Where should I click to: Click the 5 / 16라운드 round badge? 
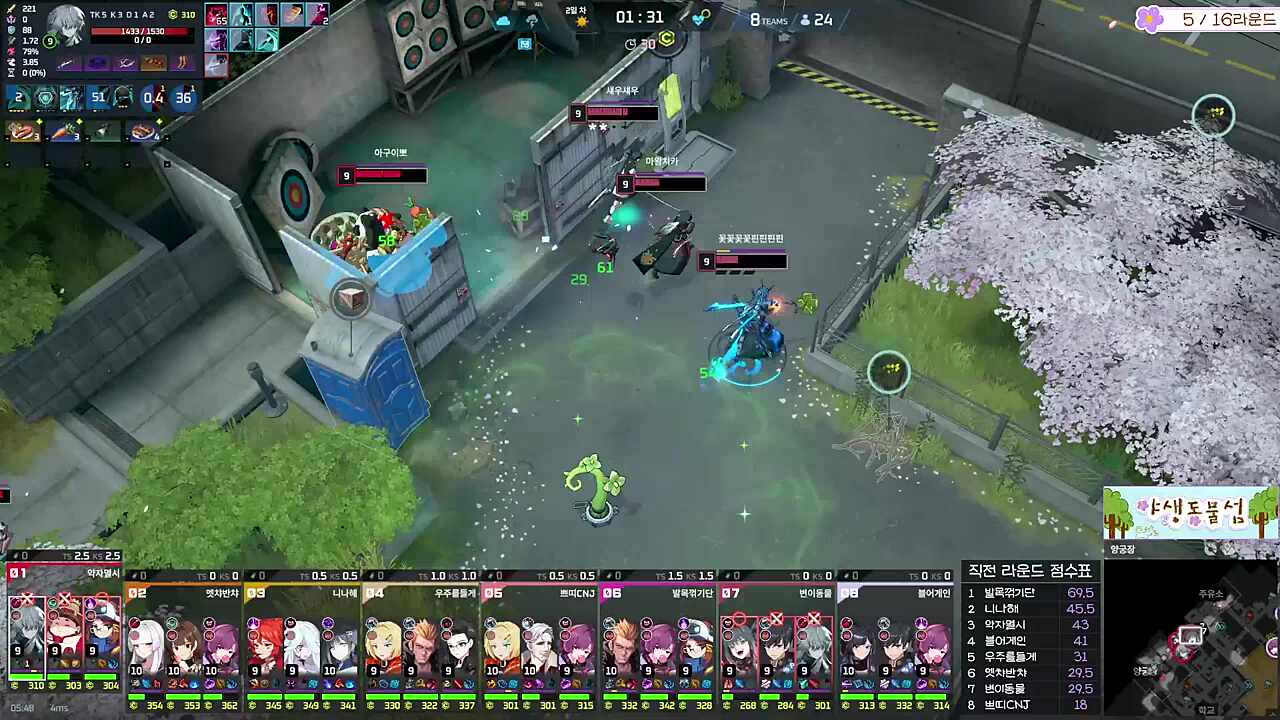pyautogui.click(x=1206, y=19)
